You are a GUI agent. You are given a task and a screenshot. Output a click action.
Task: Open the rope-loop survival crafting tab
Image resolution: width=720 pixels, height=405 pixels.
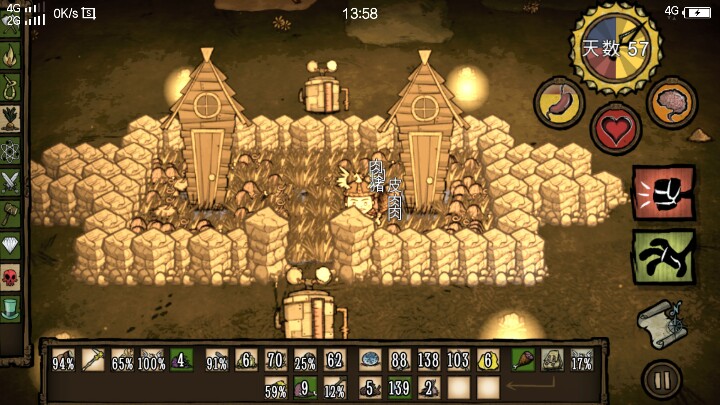coord(11,88)
